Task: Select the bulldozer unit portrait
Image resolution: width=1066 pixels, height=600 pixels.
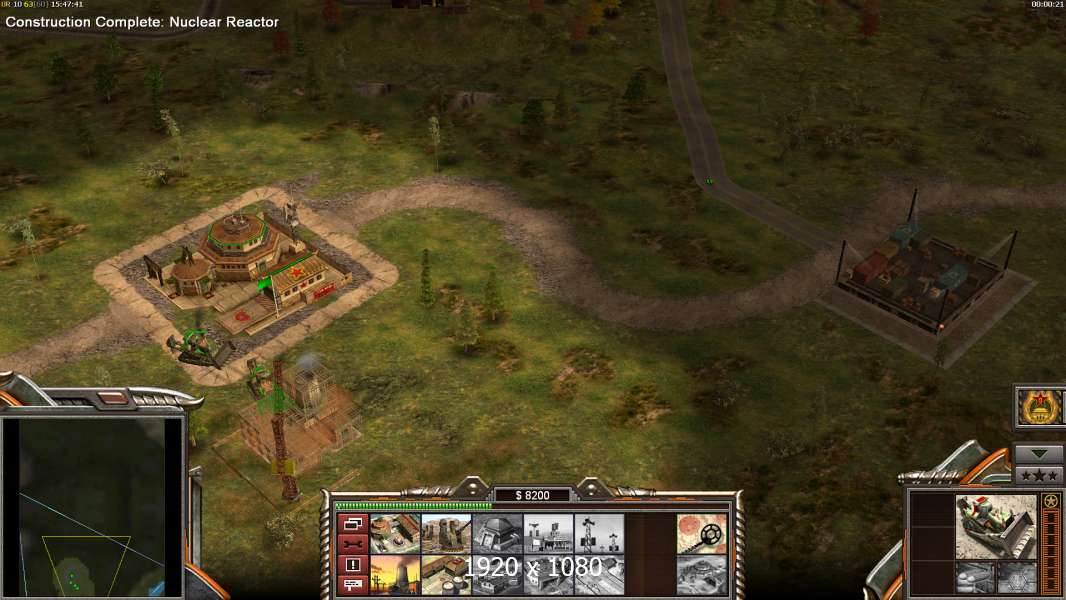Action: point(995,526)
